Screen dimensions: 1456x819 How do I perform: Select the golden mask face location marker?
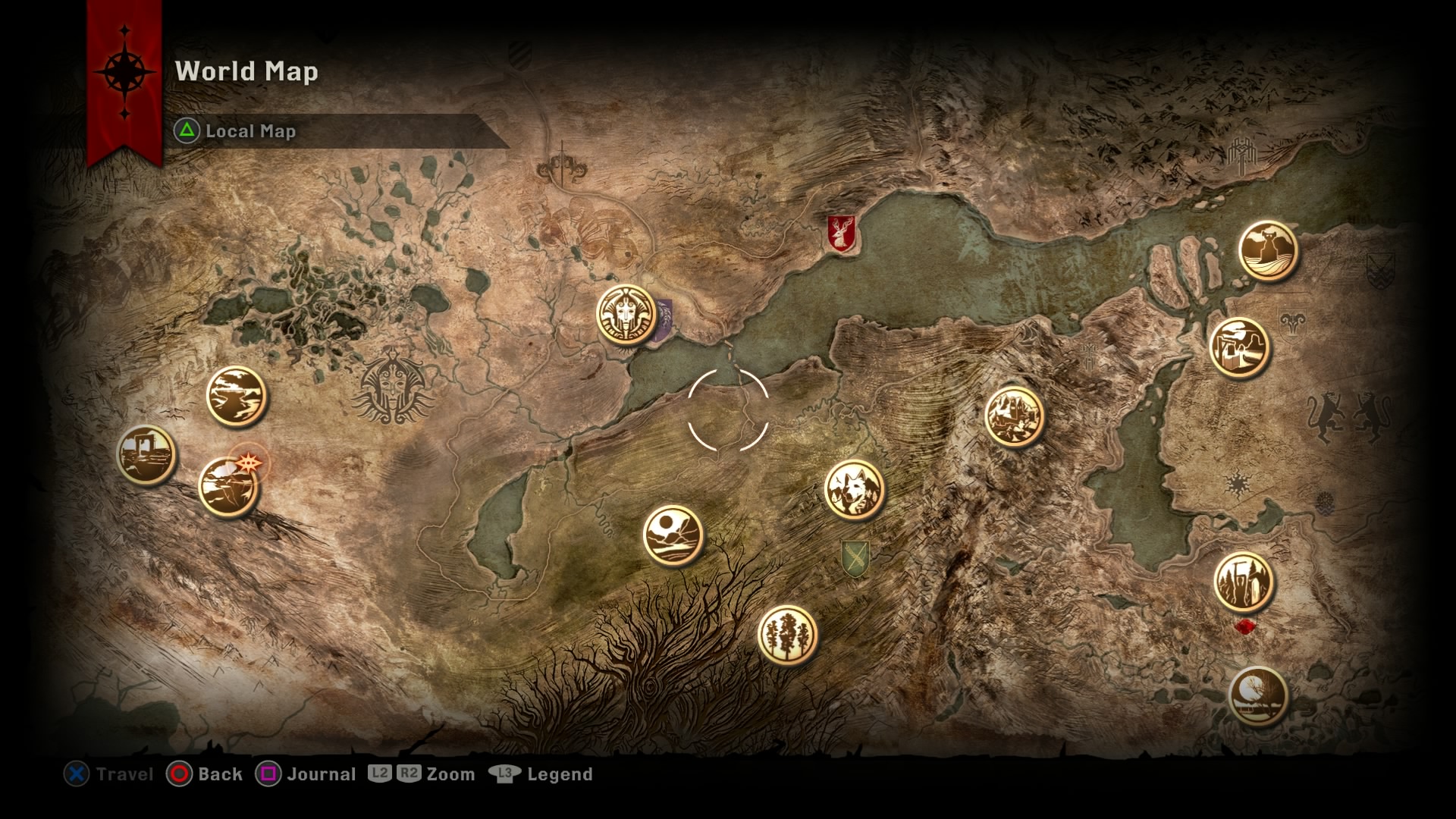[626, 315]
